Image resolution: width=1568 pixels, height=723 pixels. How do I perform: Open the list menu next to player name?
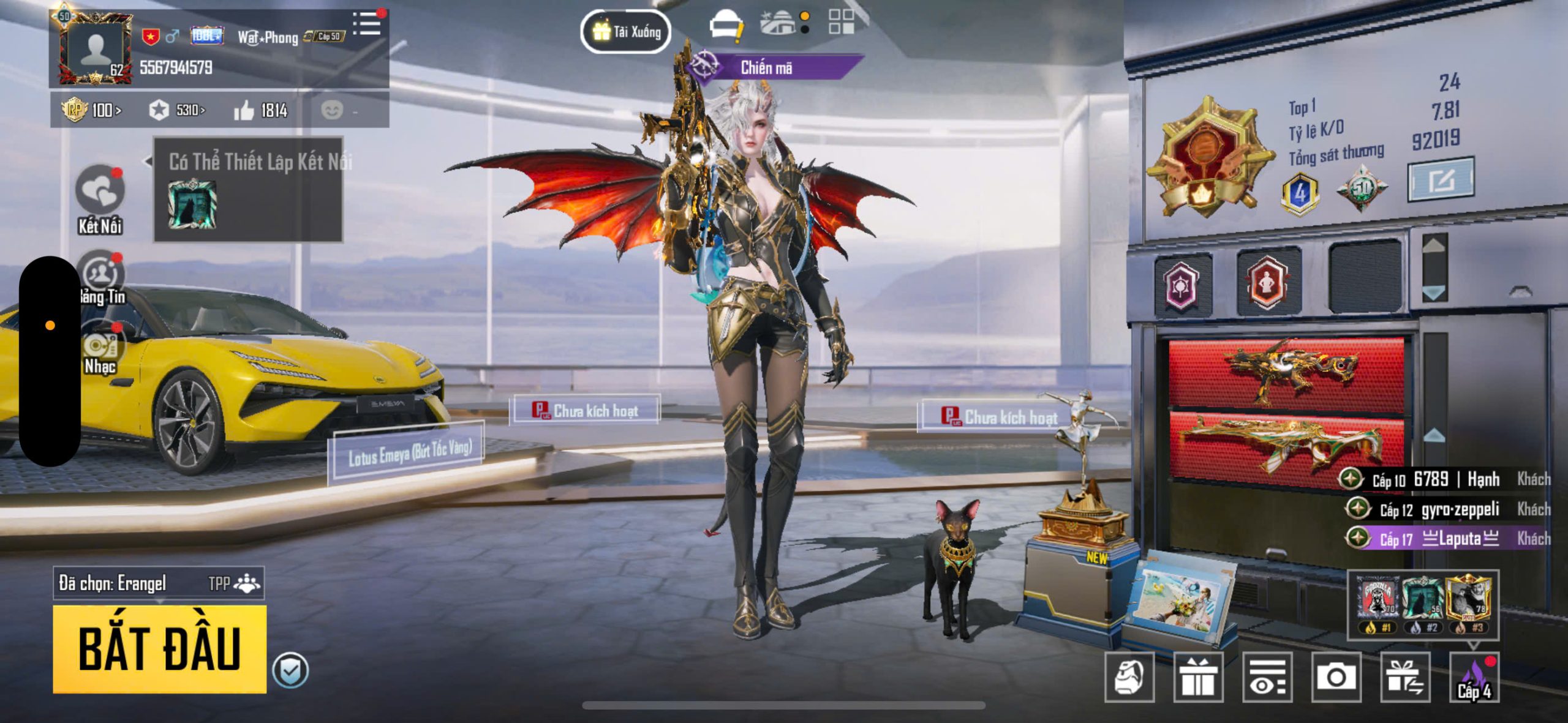(367, 24)
